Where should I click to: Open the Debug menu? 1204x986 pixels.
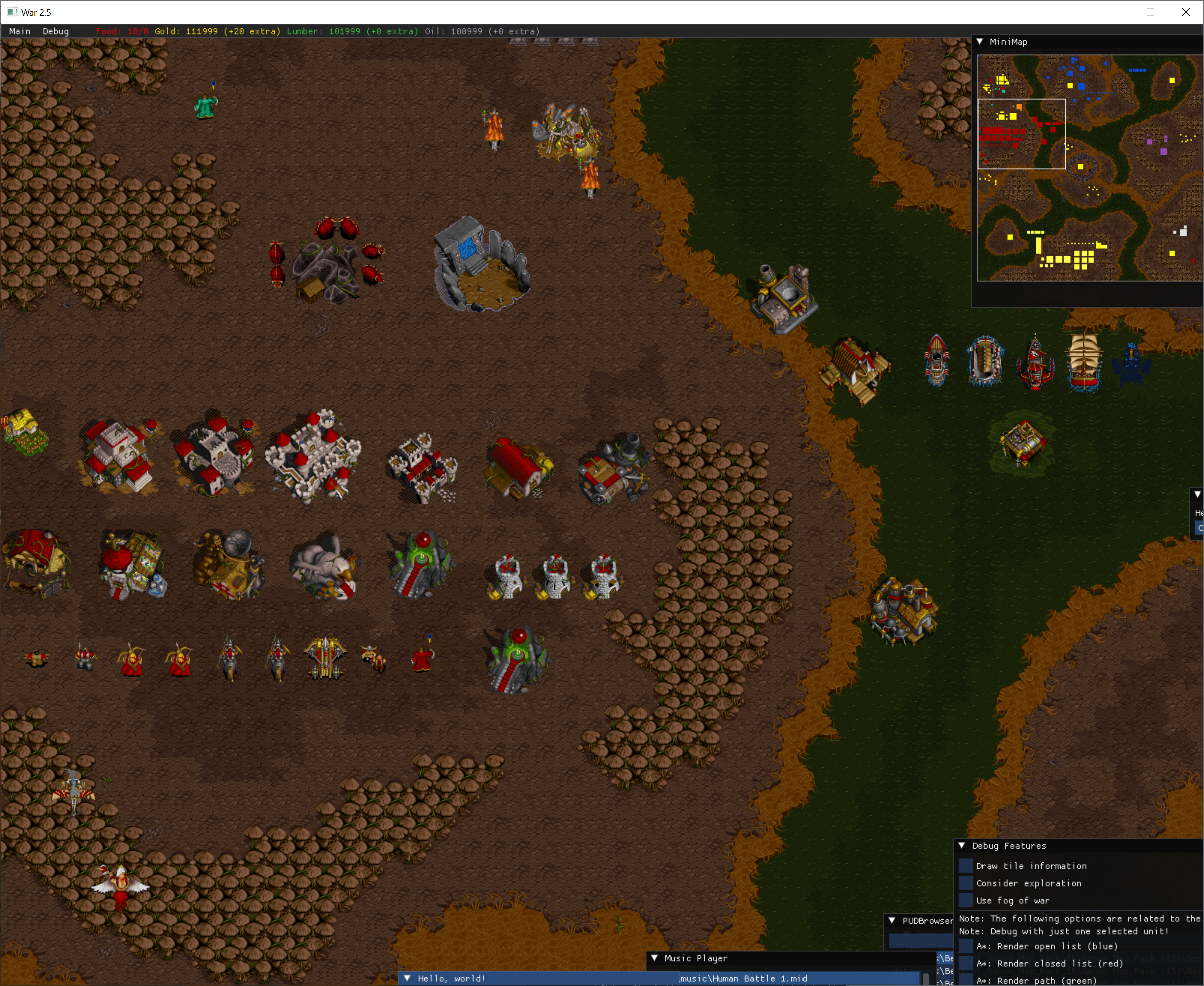[x=55, y=31]
